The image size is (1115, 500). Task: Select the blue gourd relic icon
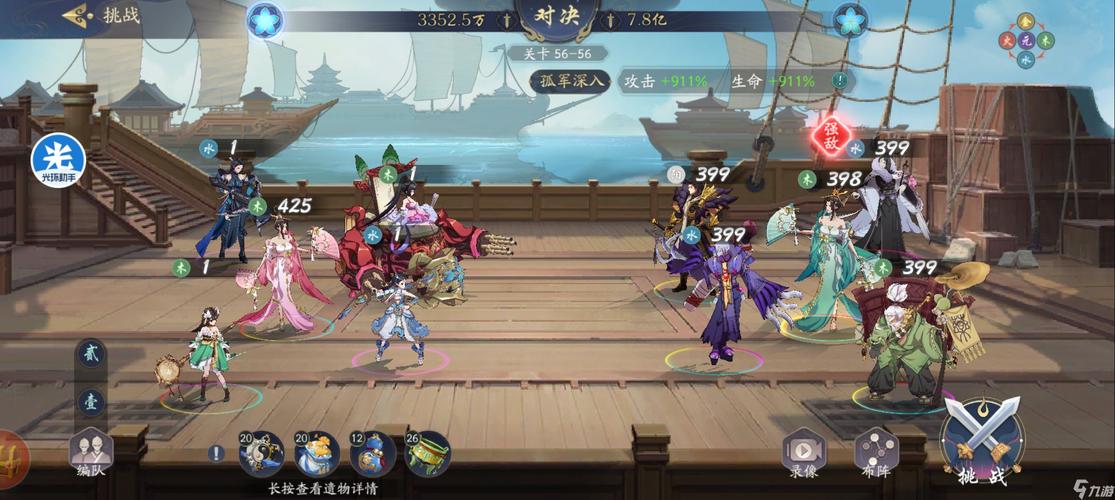(x=373, y=455)
